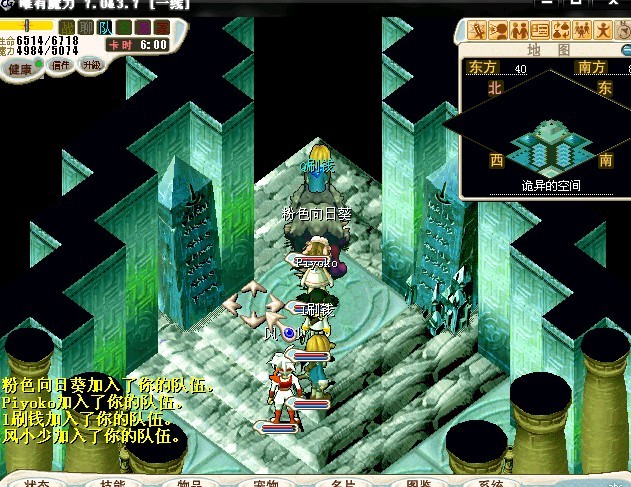Click the 升級 level-up button
Image resolution: width=631 pixels, height=487 pixels.
pyautogui.click(x=91, y=65)
